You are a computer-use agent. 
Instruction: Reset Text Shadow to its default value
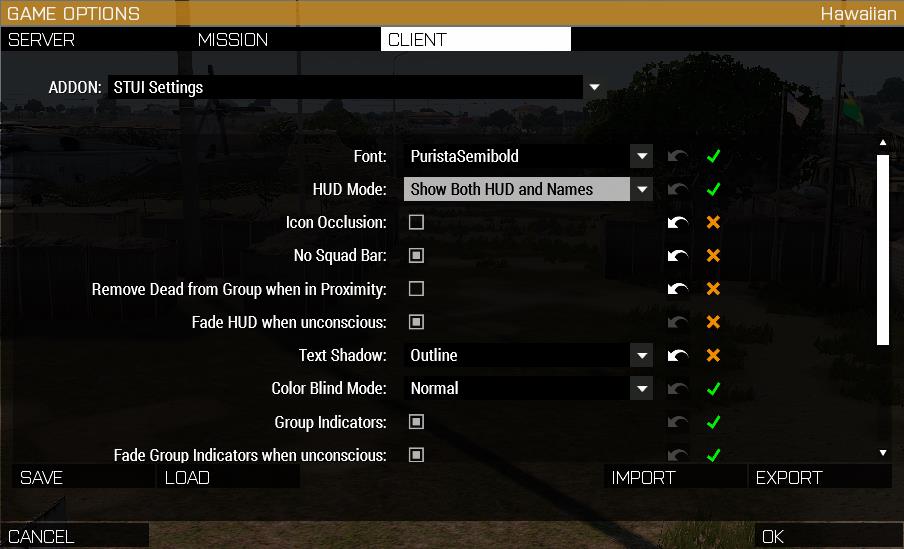[678, 355]
